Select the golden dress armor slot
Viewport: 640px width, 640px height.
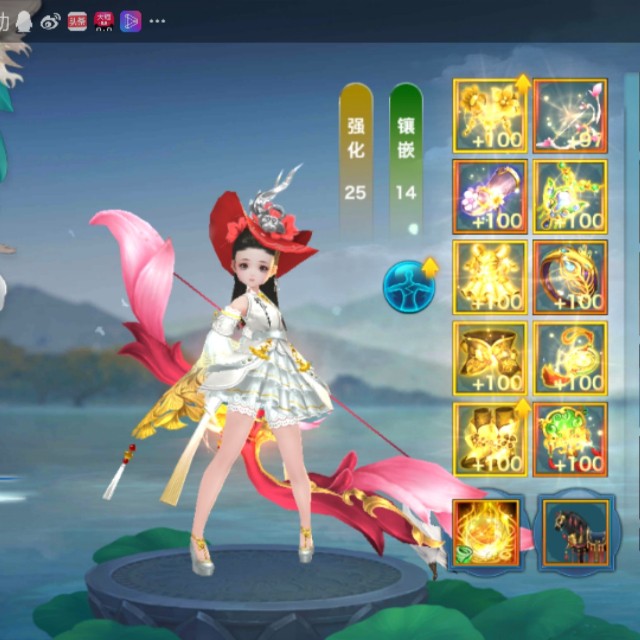pyautogui.click(x=490, y=276)
